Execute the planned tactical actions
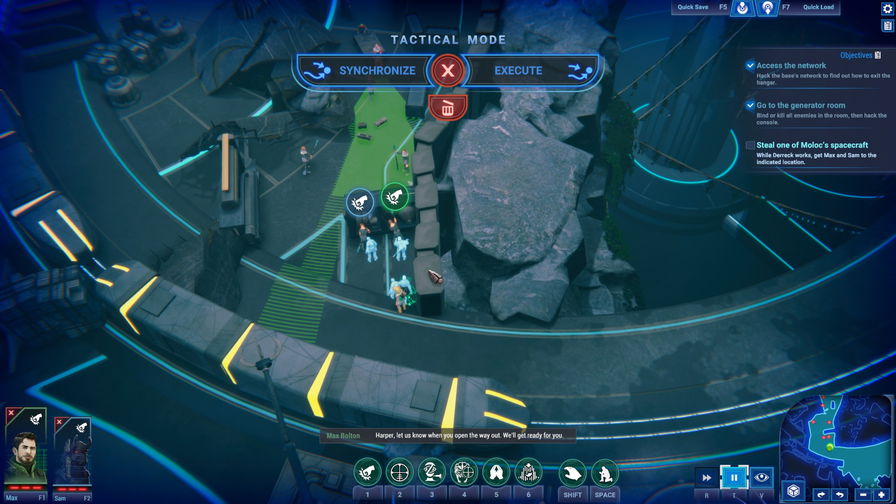This screenshot has width=896, height=504. [x=532, y=70]
